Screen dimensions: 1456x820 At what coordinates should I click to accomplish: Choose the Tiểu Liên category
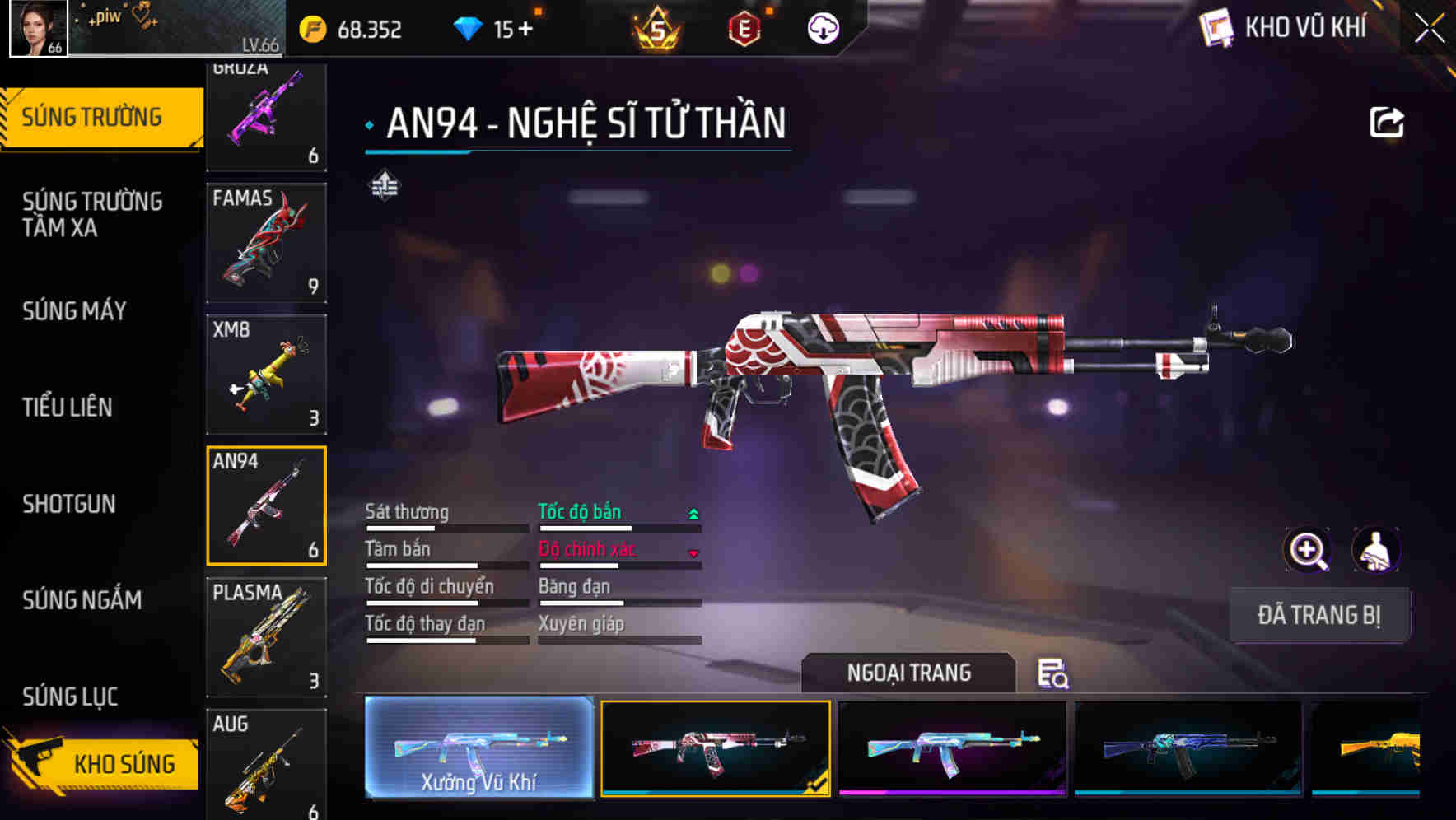pyautogui.click(x=68, y=407)
